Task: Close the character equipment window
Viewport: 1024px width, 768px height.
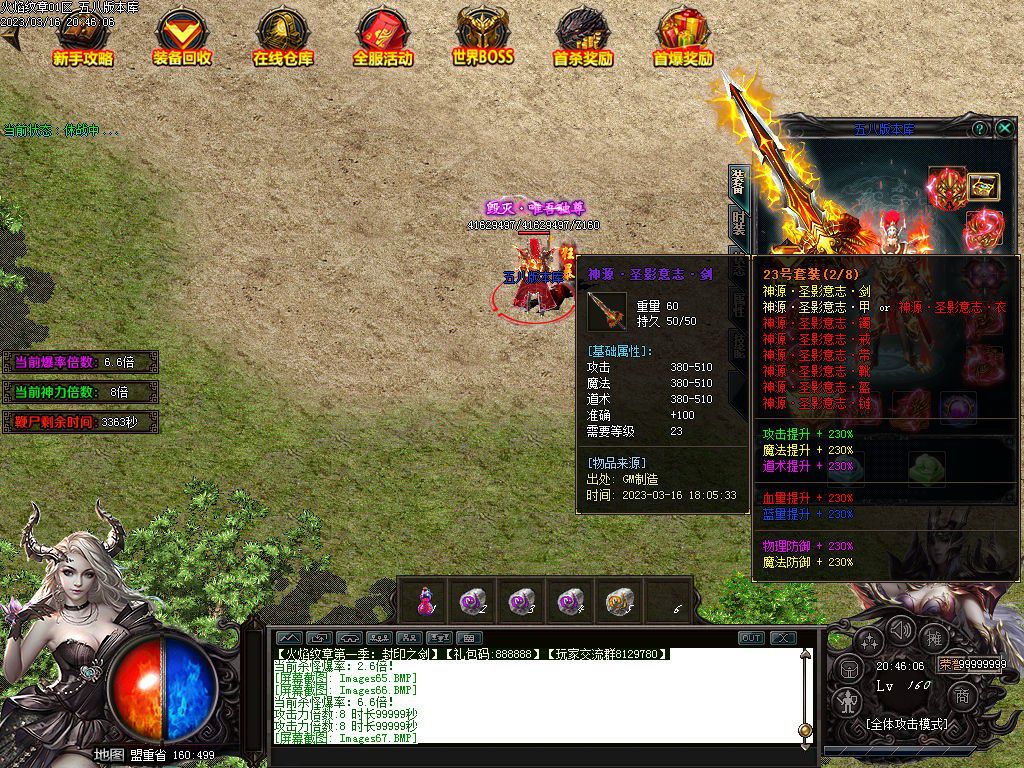Action: click(1004, 129)
